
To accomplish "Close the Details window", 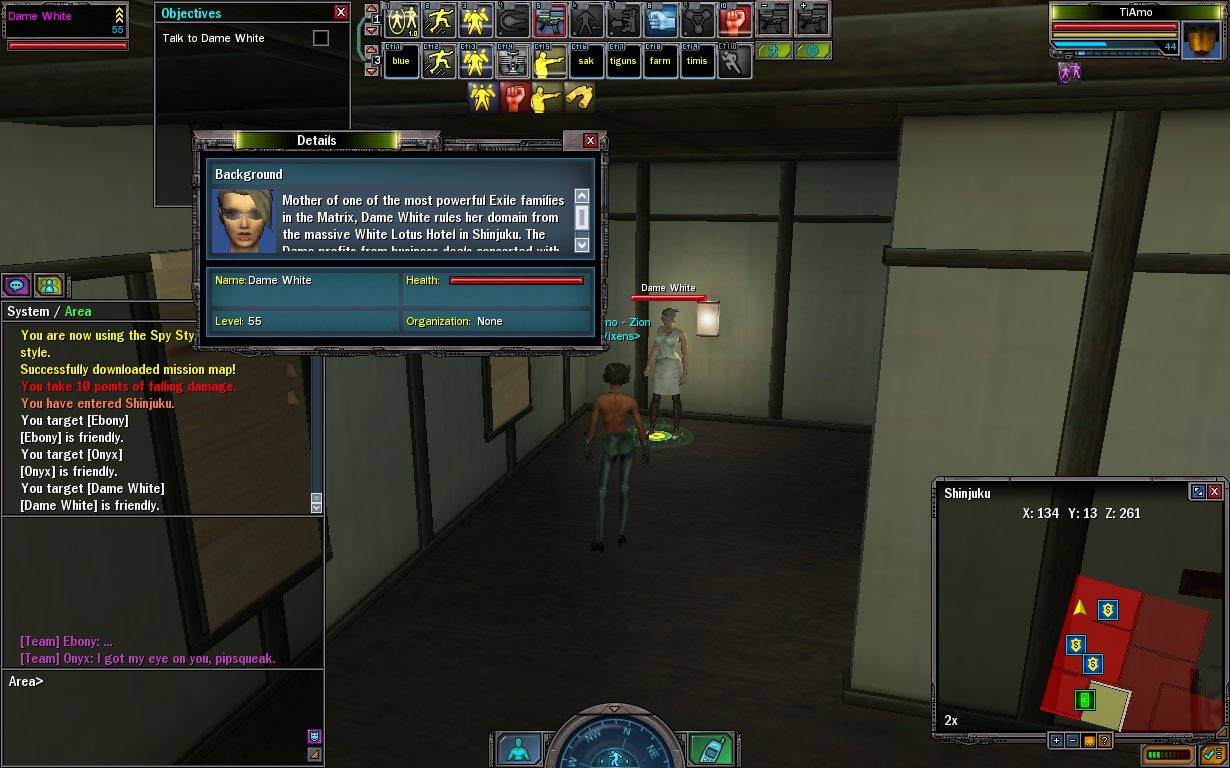I will coord(590,141).
